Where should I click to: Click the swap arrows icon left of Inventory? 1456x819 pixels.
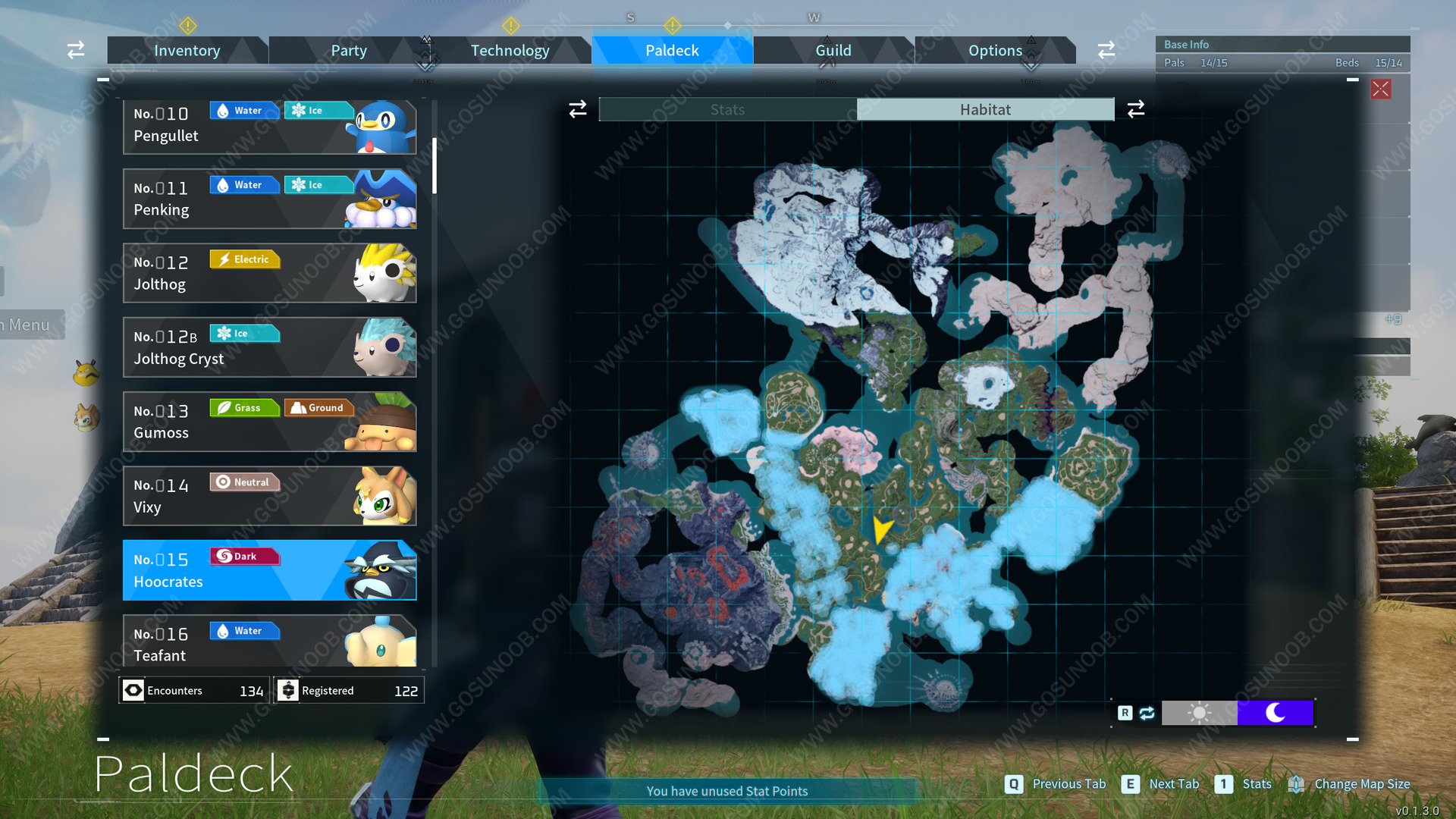(x=75, y=49)
